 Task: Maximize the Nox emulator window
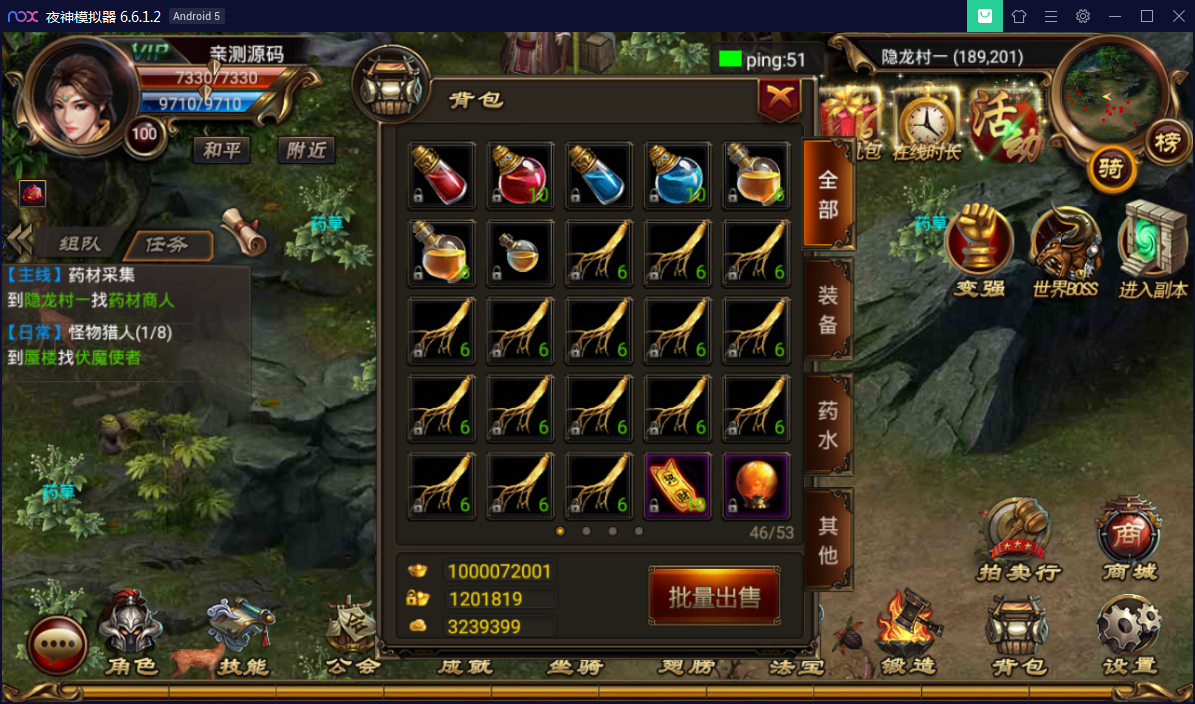[x=1147, y=16]
